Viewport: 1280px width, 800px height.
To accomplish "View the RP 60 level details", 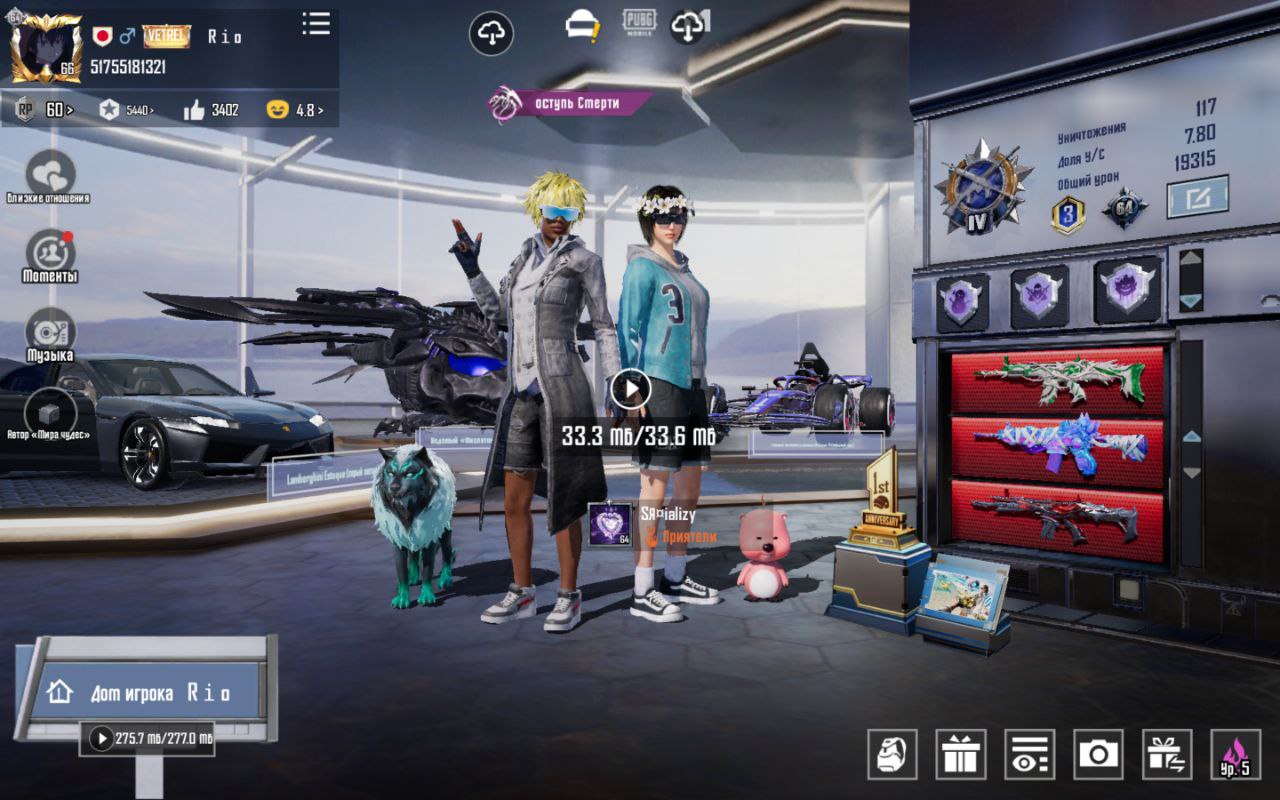I will pos(46,110).
